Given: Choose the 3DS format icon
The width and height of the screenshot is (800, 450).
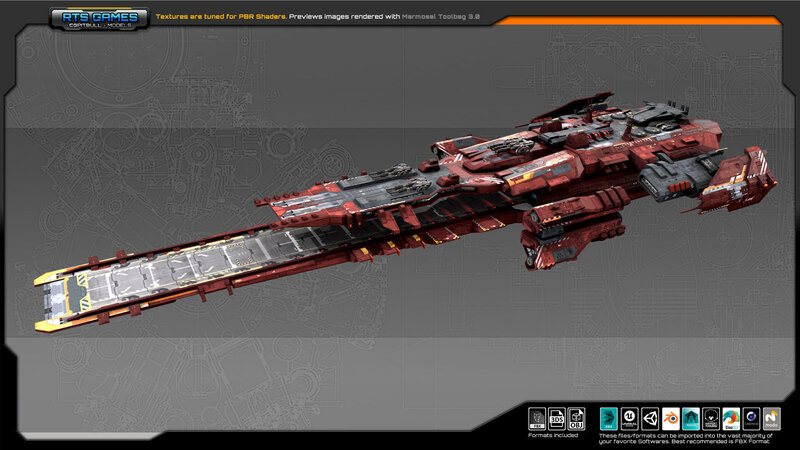Looking at the screenshot, I should [x=558, y=418].
